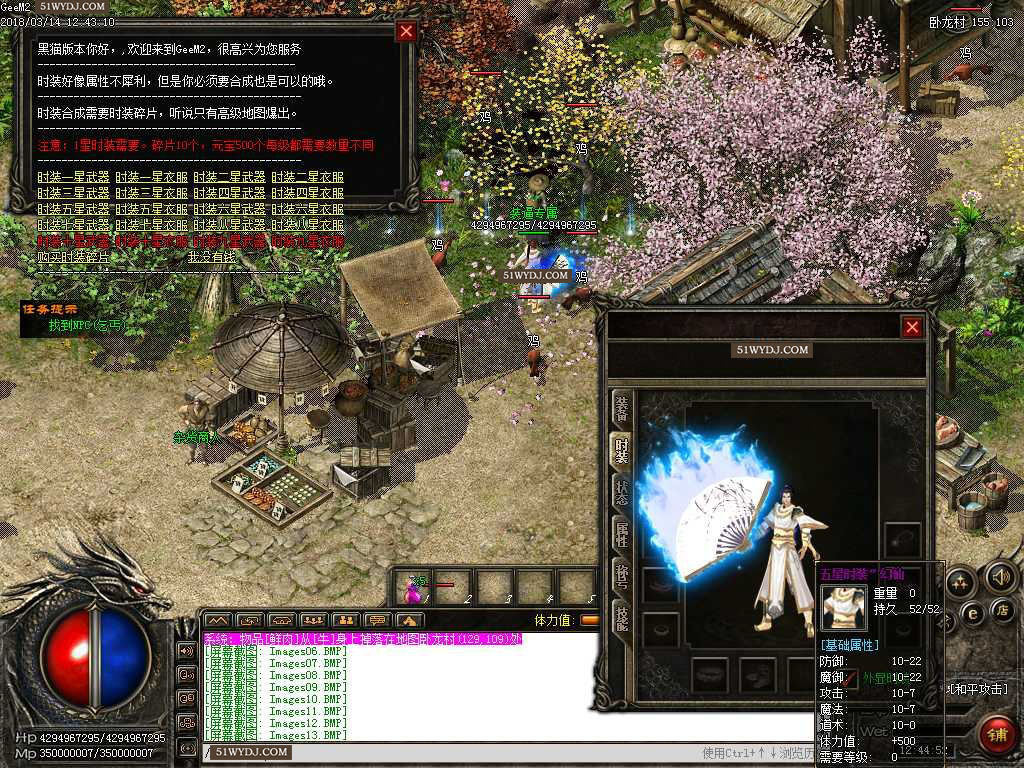Image resolution: width=1024 pixels, height=768 pixels.
Task: Switch to the 装备 tab
Action: (x=622, y=408)
